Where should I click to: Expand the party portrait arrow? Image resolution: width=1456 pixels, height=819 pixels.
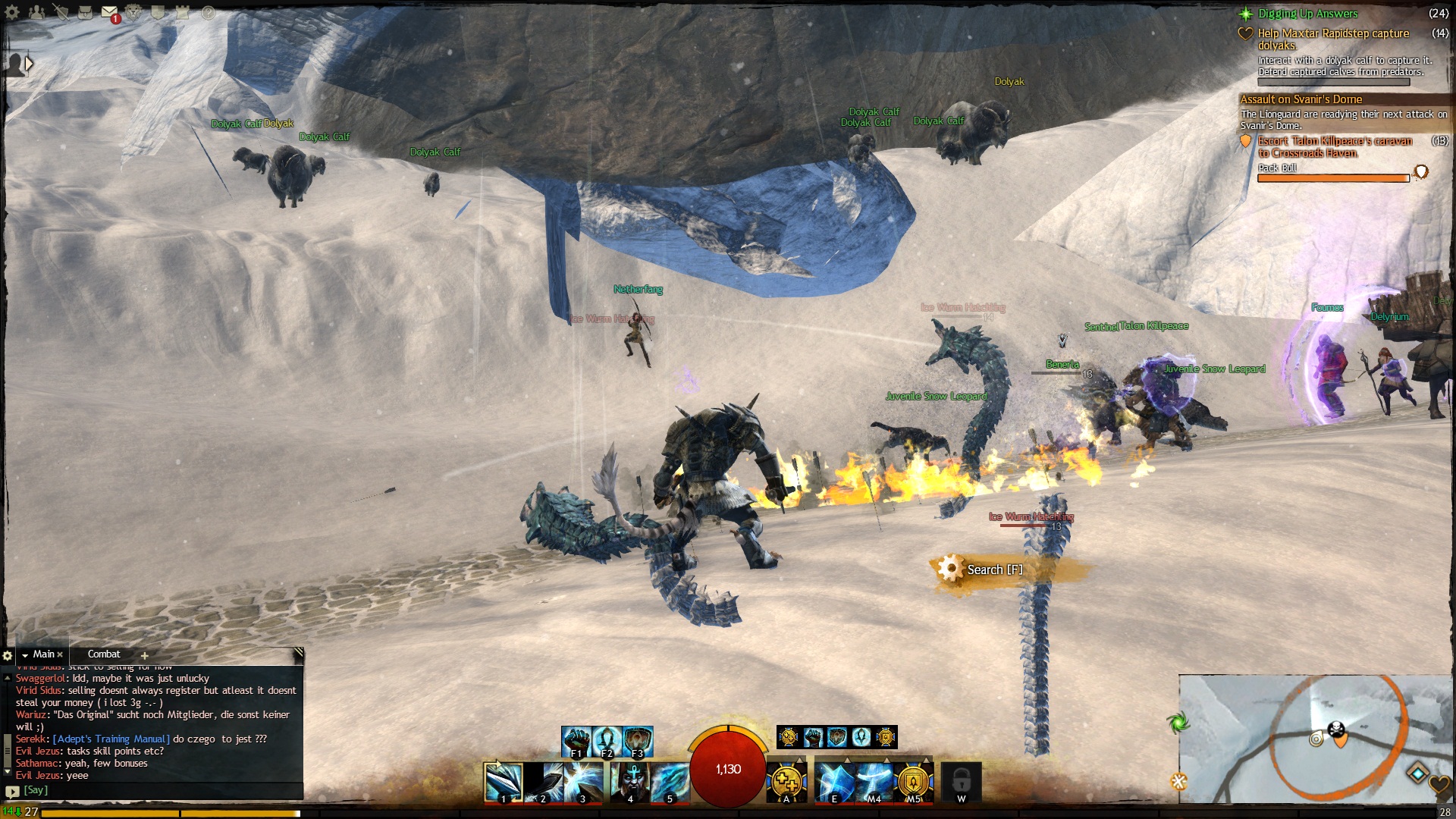[x=29, y=64]
